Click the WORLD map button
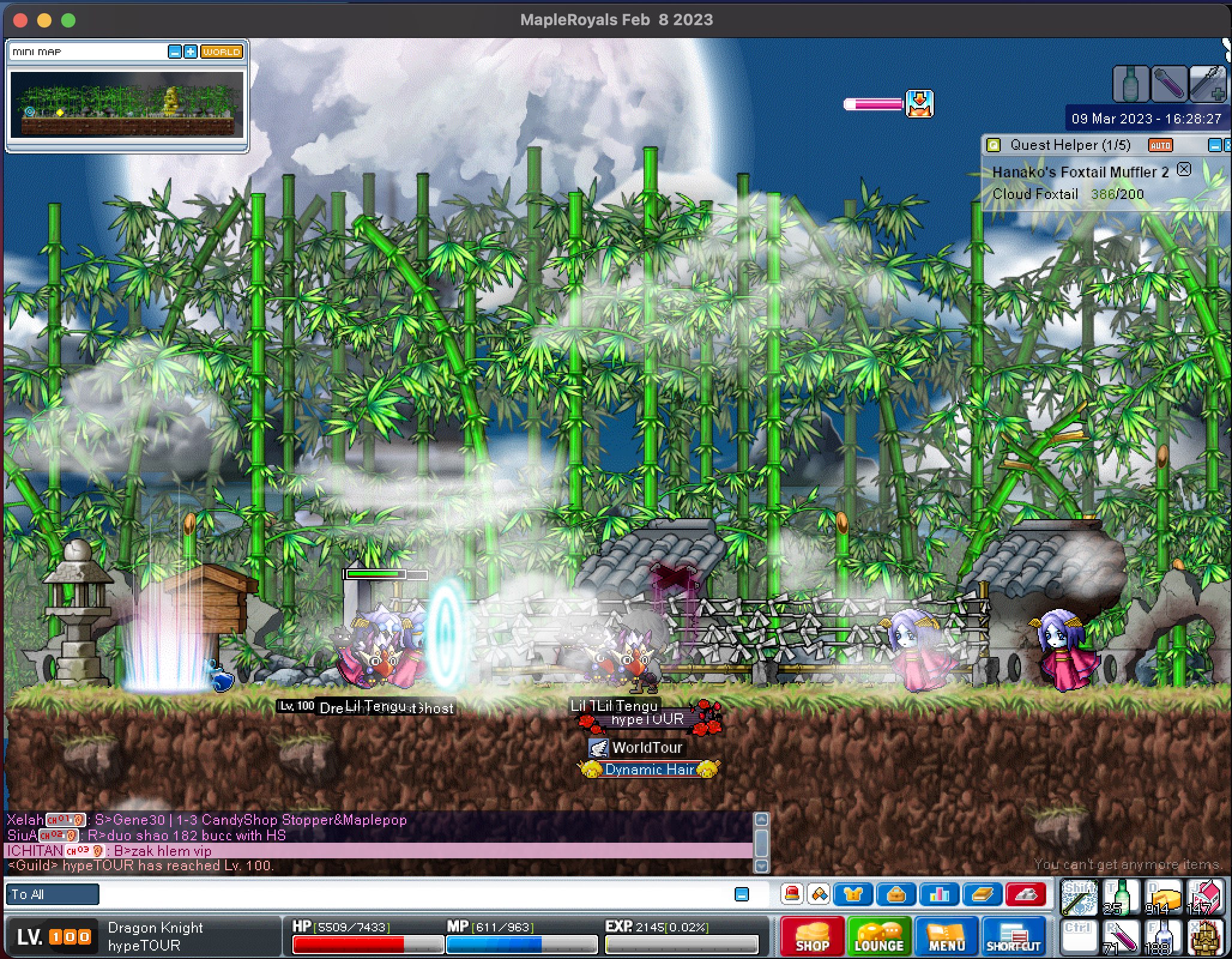The width and height of the screenshot is (1232, 959). point(221,52)
